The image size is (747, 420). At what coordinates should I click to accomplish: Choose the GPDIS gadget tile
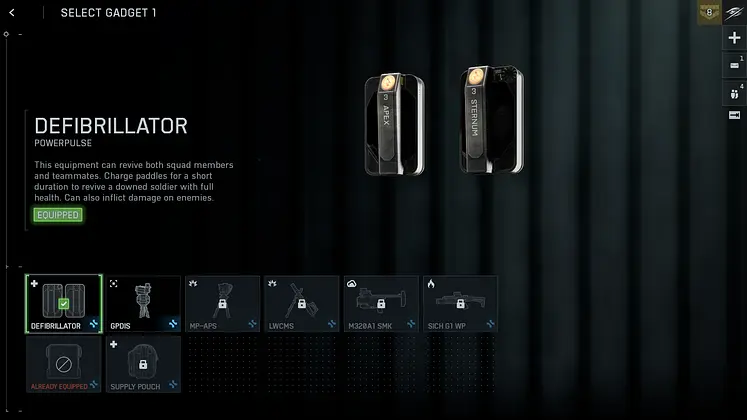pyautogui.click(x=143, y=304)
